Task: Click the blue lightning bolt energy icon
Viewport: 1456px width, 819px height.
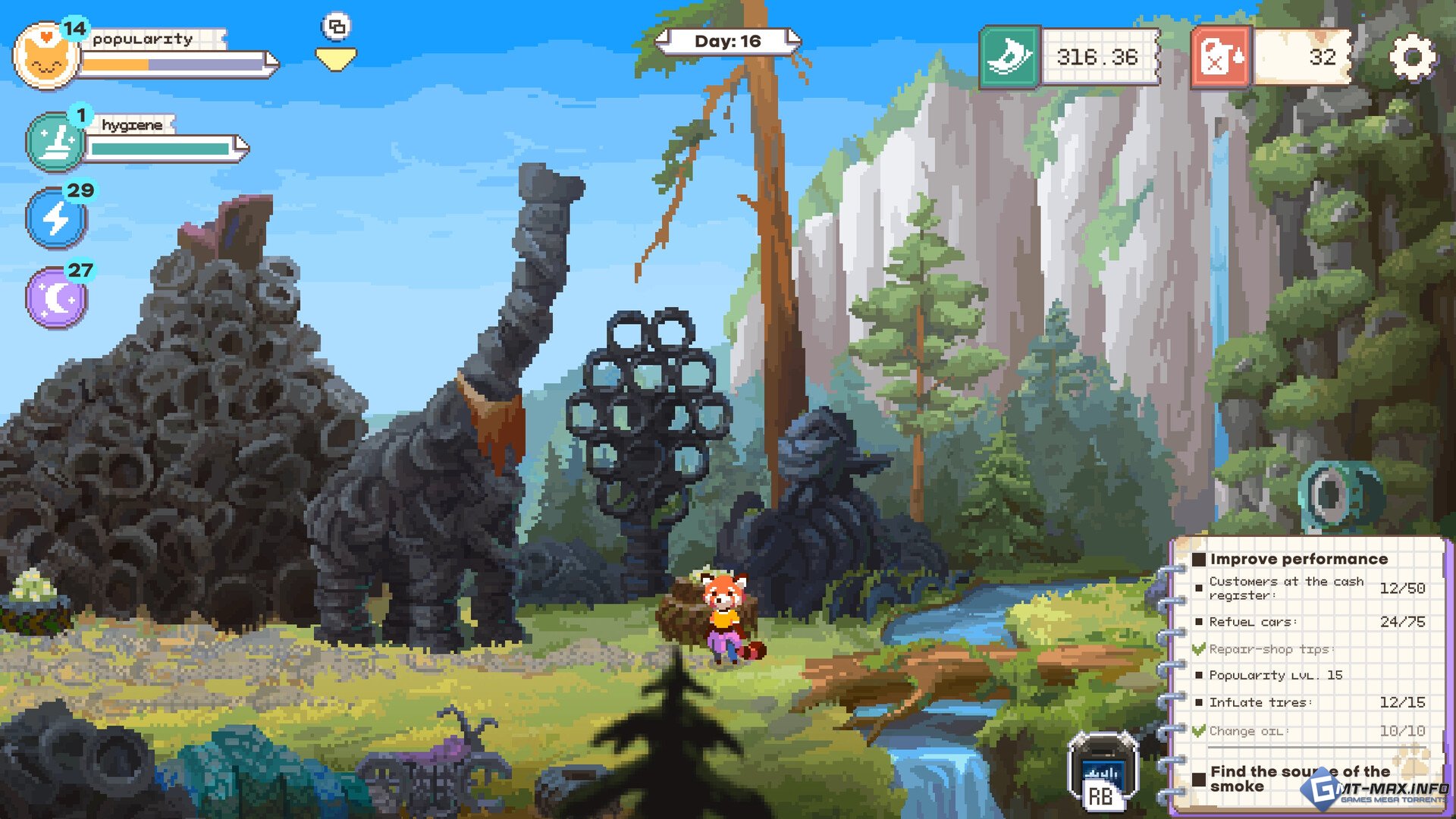Action: 56,219
